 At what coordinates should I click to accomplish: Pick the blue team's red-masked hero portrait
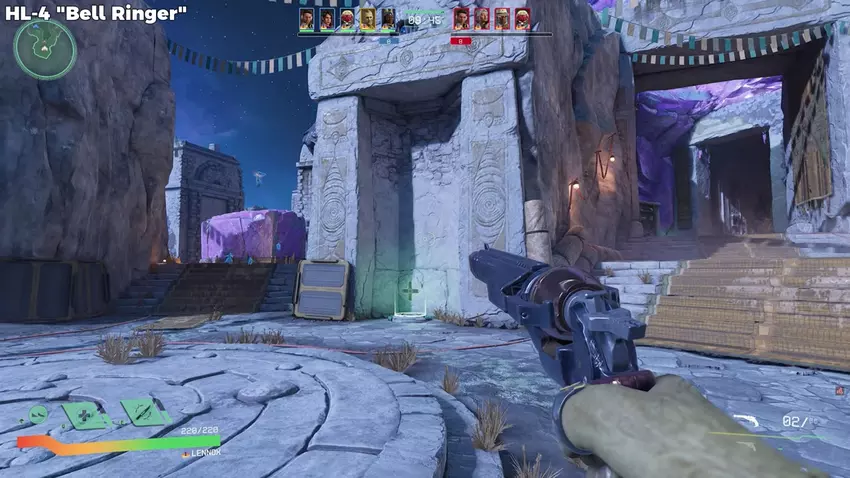347,18
